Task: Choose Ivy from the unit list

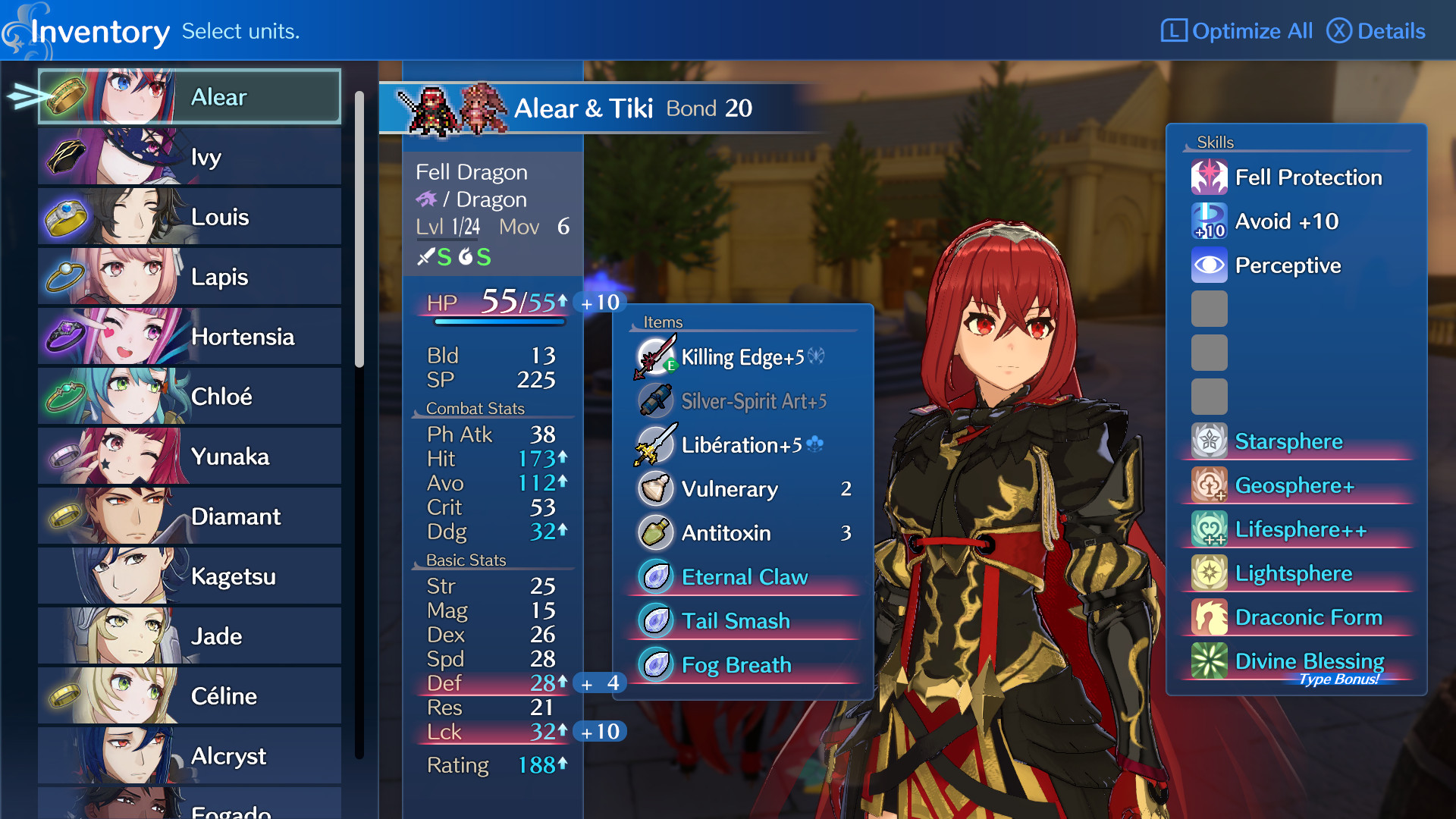Action: tap(190, 157)
